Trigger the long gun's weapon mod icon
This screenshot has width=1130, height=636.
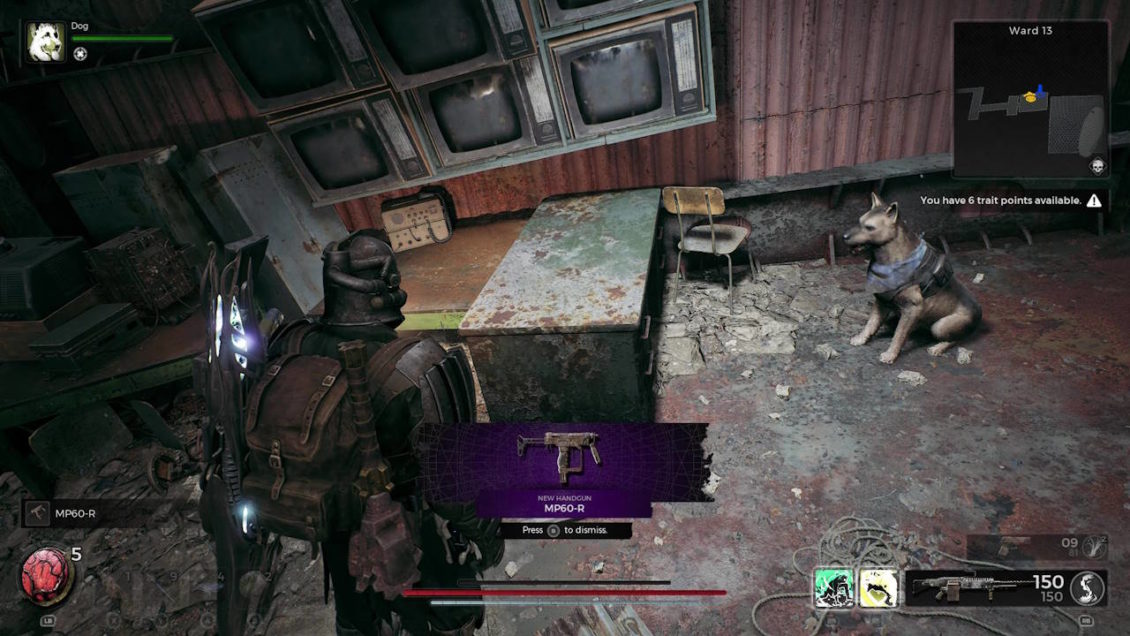click(x=1087, y=588)
